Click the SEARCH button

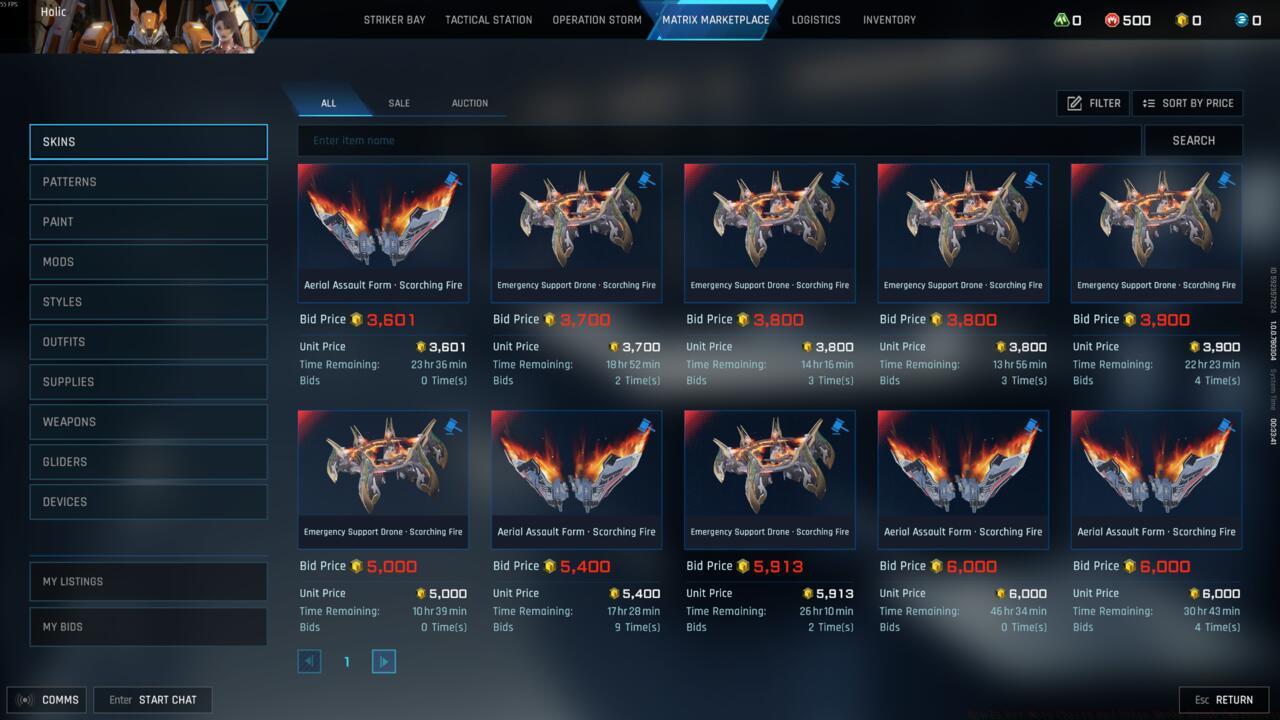[1194, 140]
